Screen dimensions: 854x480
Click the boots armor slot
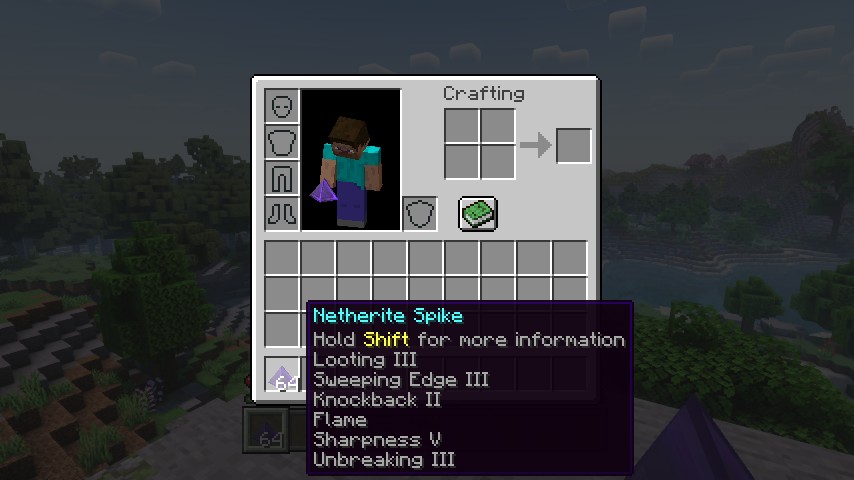tap(282, 213)
